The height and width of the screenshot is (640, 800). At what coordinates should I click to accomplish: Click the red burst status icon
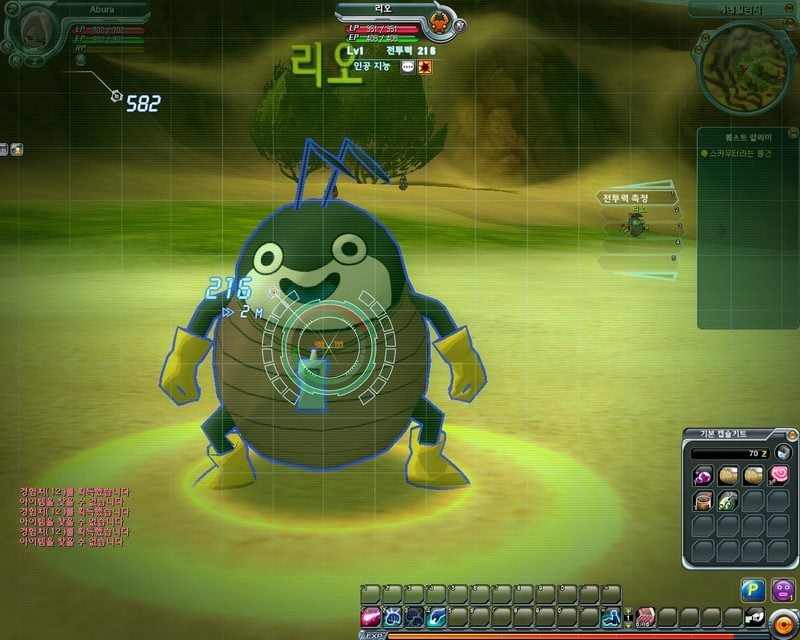point(424,67)
